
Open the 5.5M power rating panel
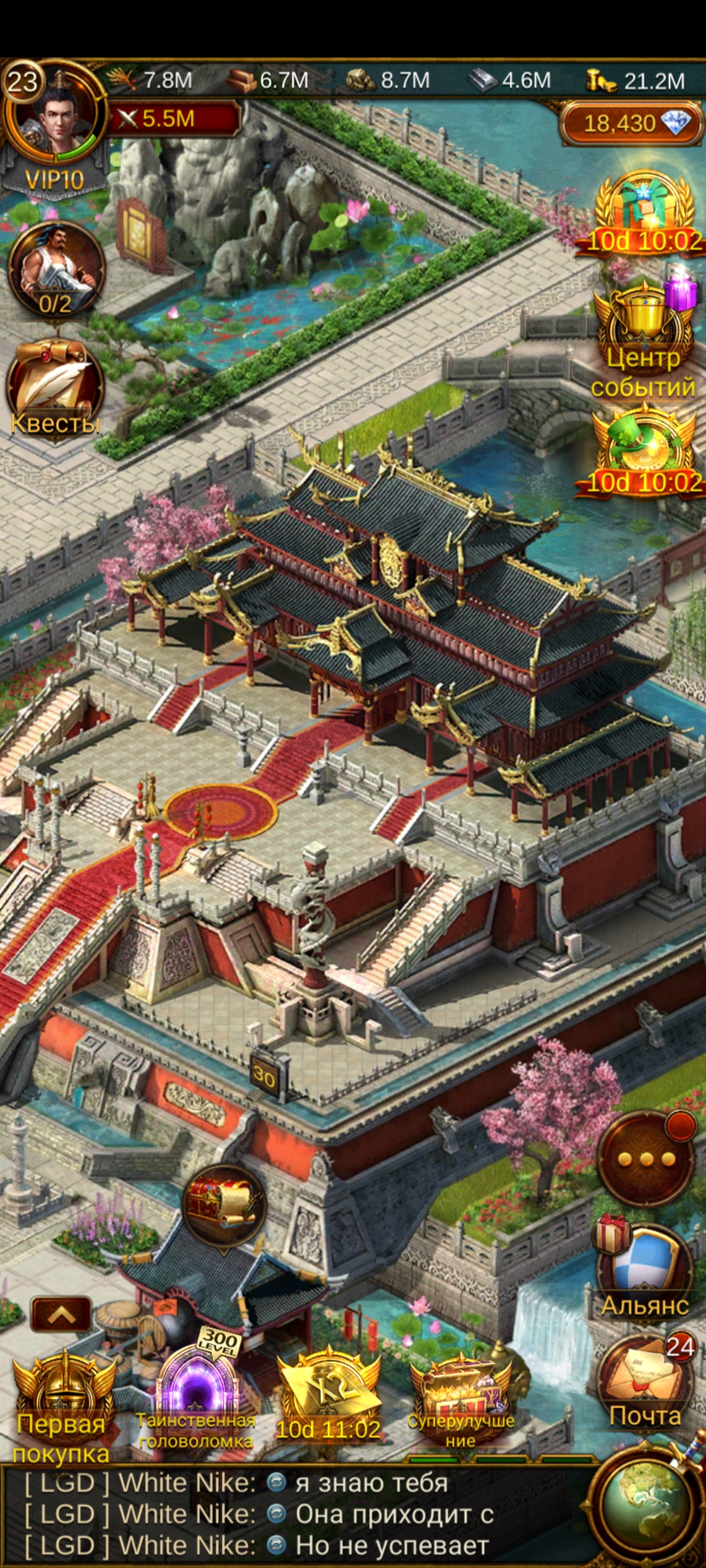click(x=174, y=119)
